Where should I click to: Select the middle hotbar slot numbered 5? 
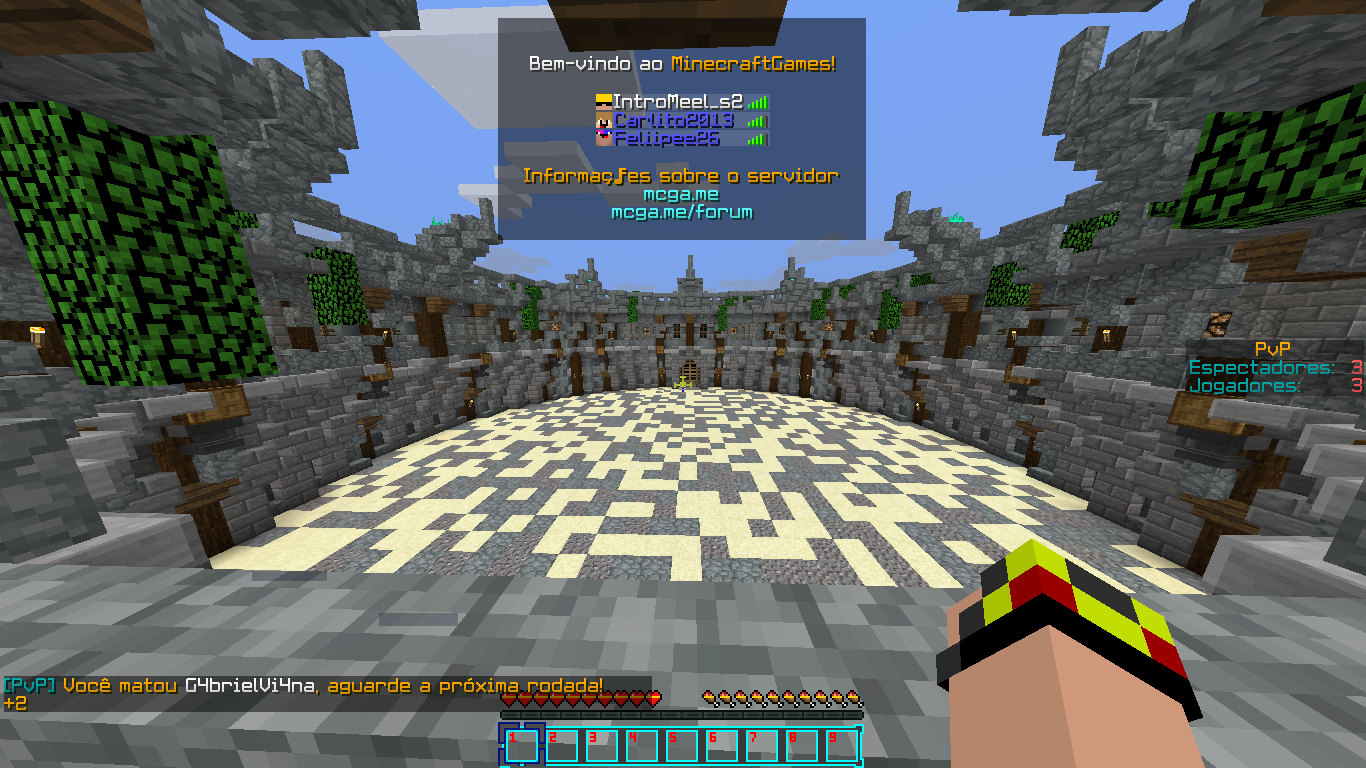(681, 746)
